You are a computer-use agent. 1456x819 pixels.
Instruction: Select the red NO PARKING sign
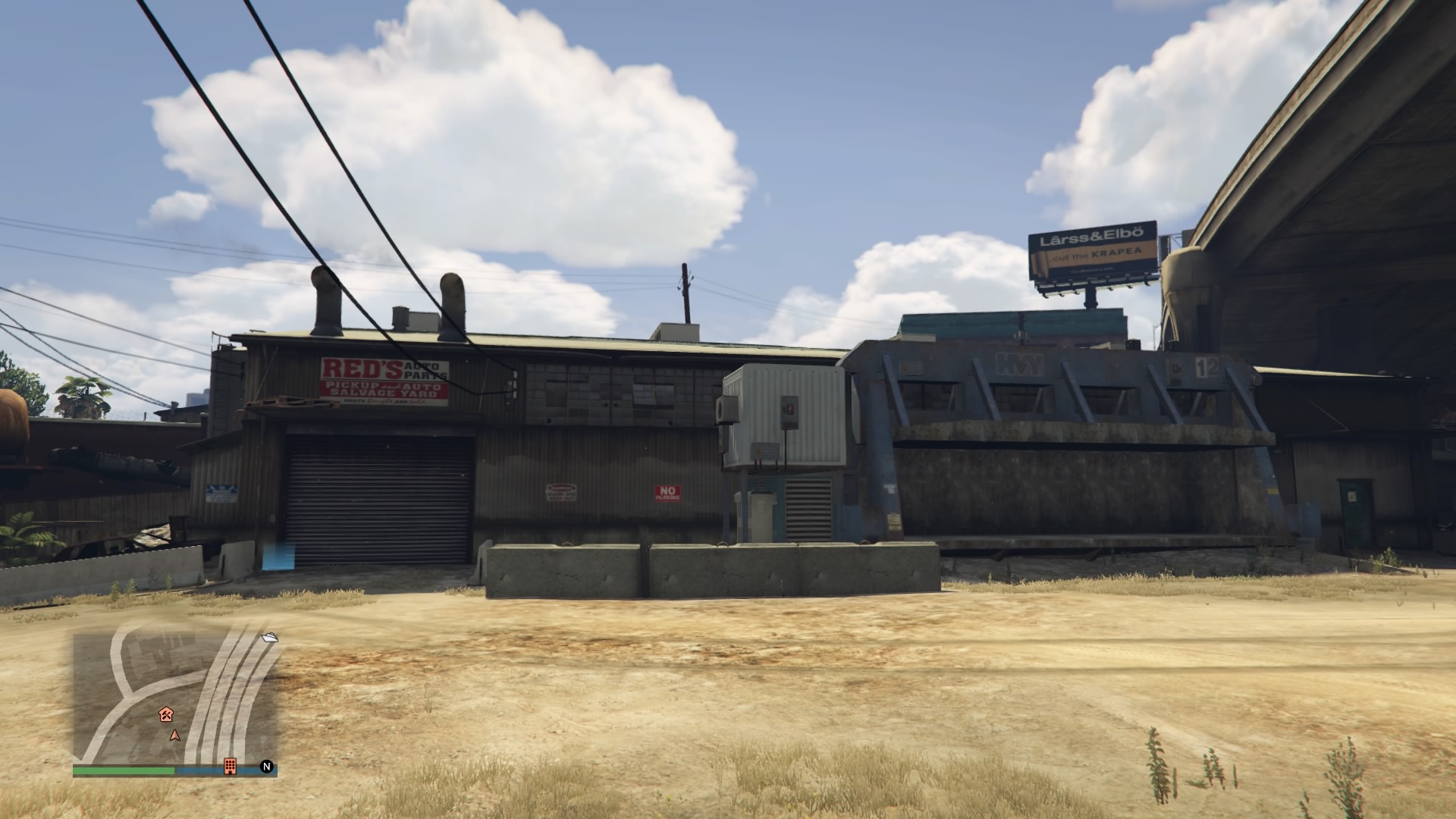click(667, 493)
